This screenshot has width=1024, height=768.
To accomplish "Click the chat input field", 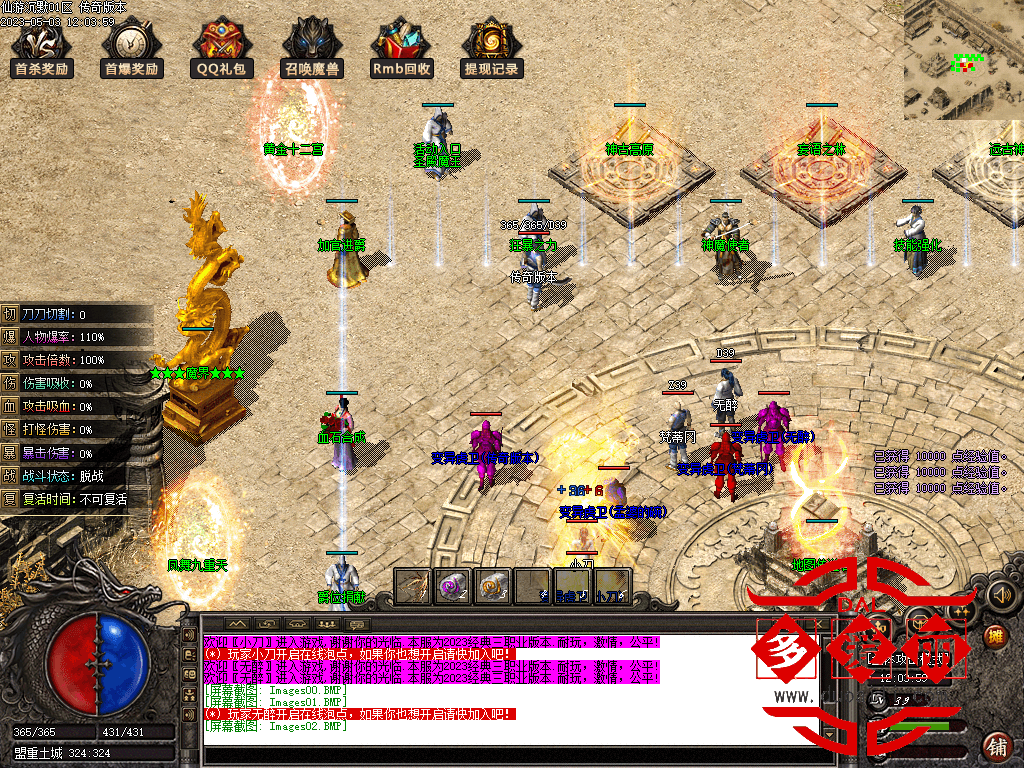I will tap(500, 756).
